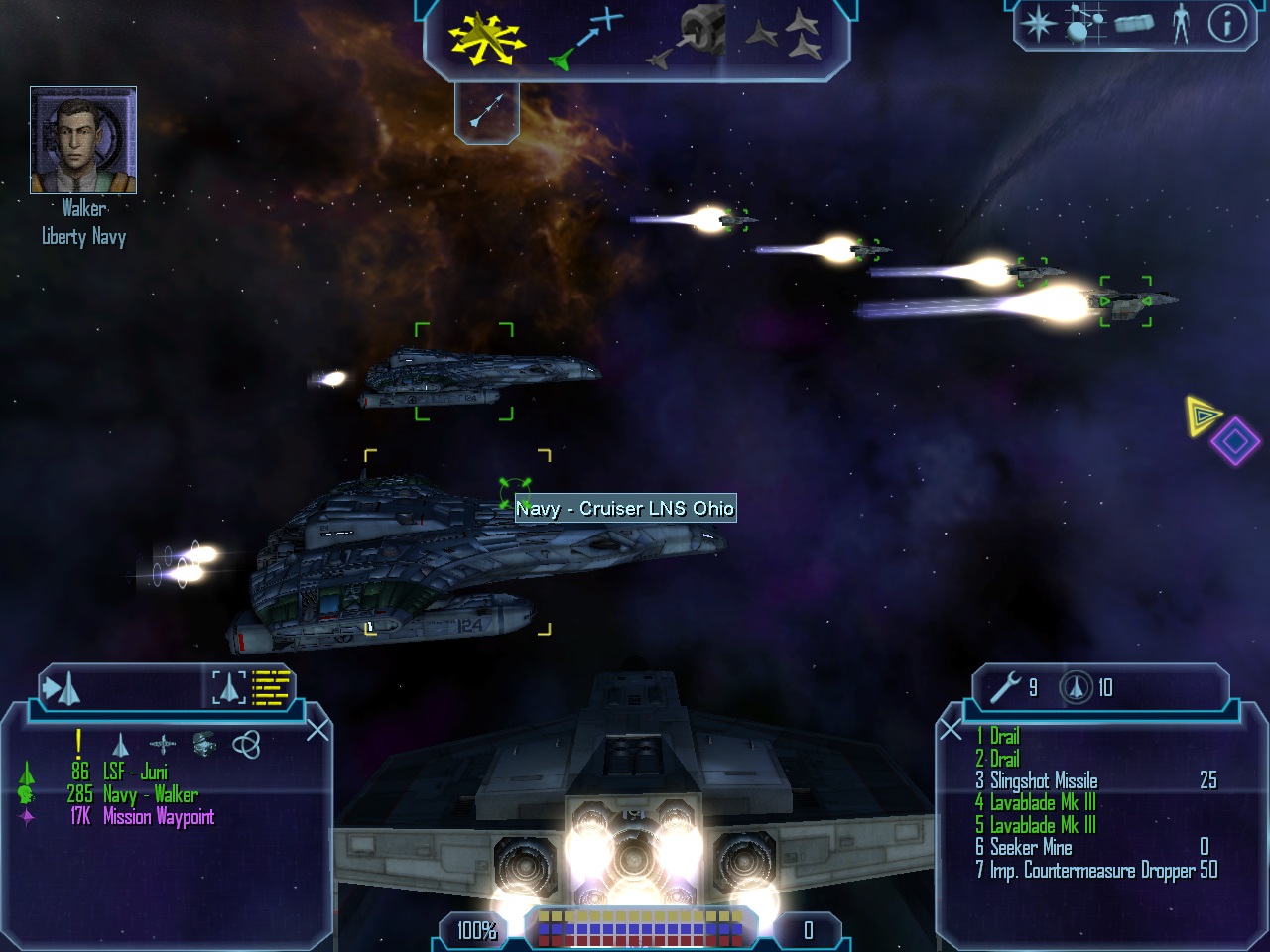Target the Mission Waypoint entry

[x=158, y=817]
